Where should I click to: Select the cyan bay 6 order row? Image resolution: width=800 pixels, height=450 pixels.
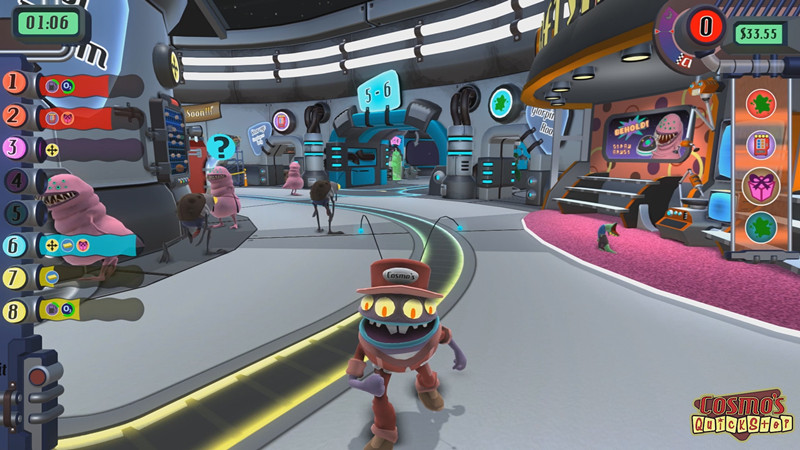point(78,245)
